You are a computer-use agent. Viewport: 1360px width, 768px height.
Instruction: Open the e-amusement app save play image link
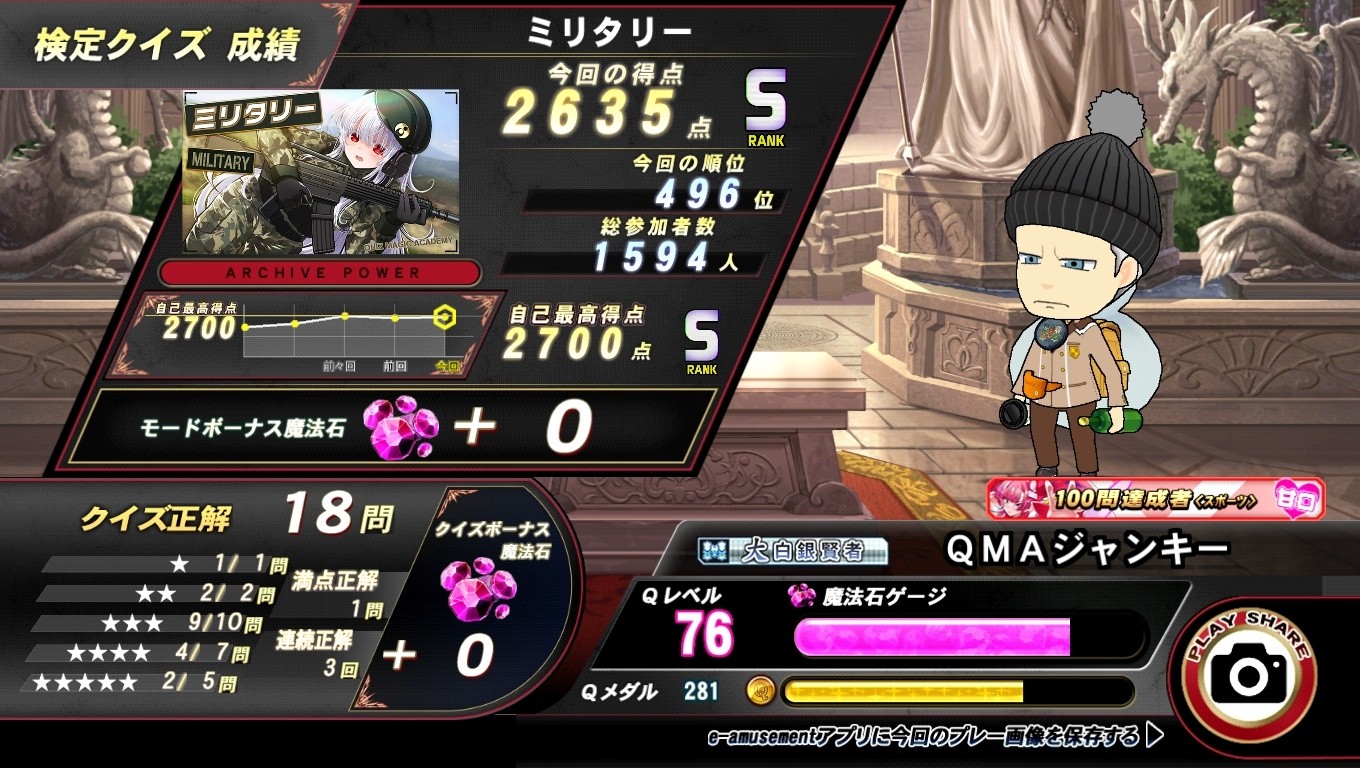pos(934,737)
